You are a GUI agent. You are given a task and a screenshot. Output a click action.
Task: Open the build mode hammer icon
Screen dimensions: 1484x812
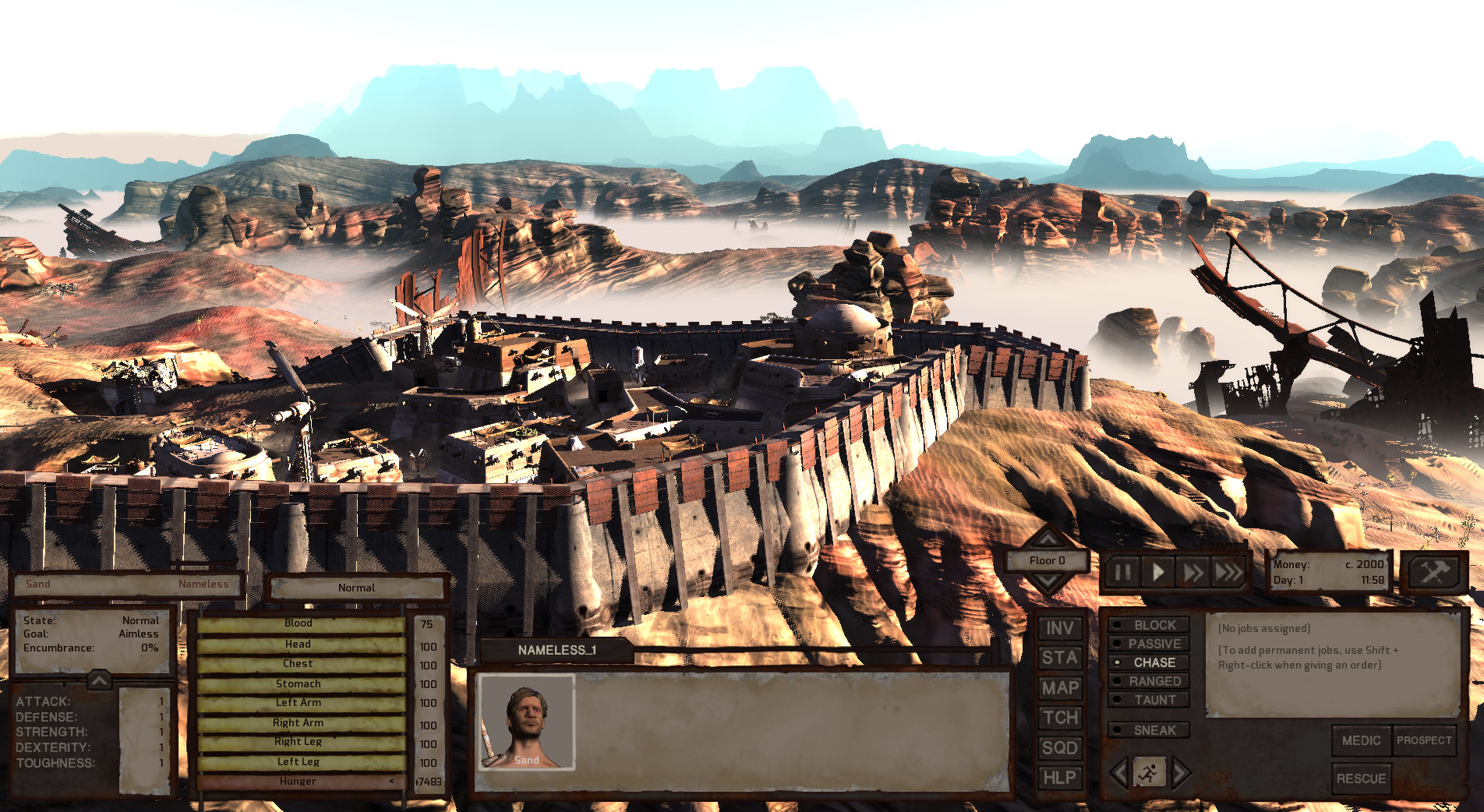coord(1433,572)
